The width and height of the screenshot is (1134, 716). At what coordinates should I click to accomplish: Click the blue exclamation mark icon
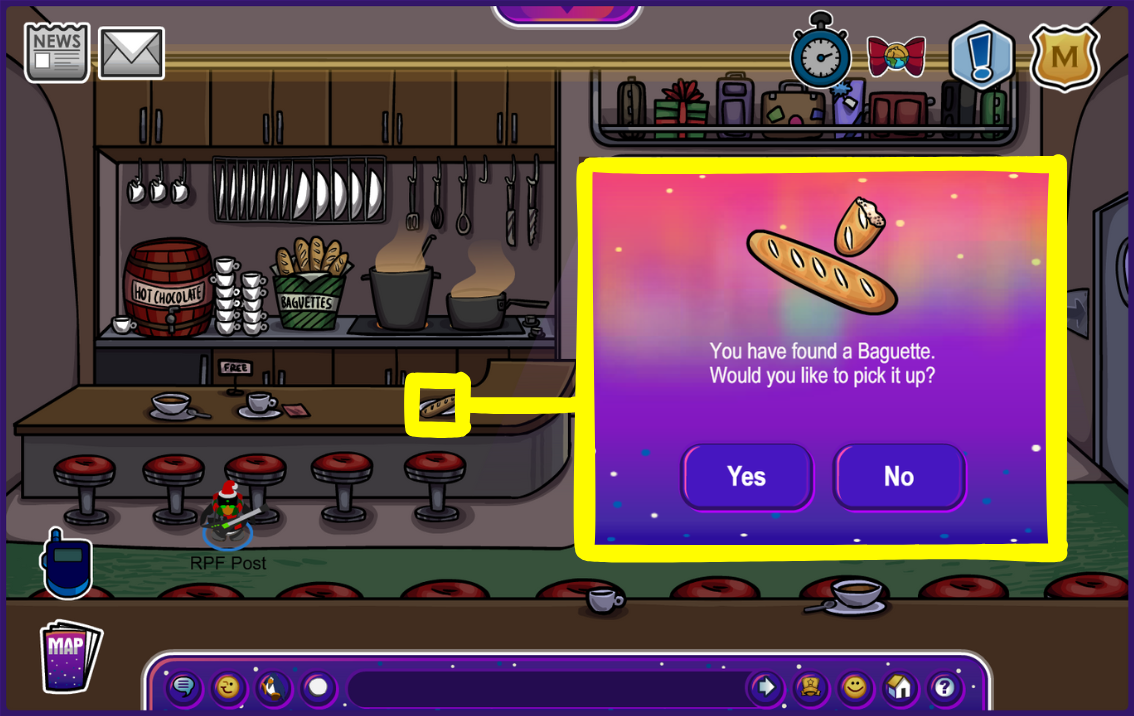[x=981, y=57]
